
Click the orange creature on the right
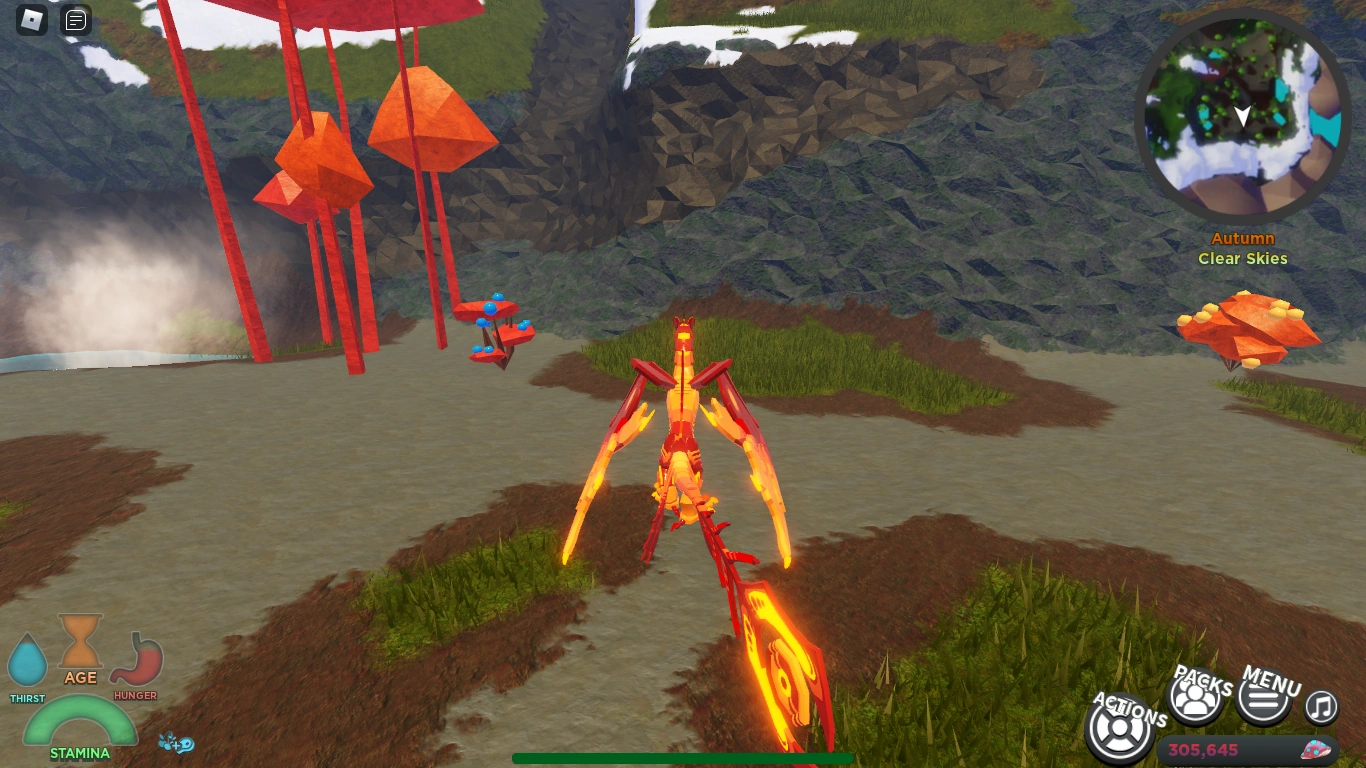tap(1248, 330)
